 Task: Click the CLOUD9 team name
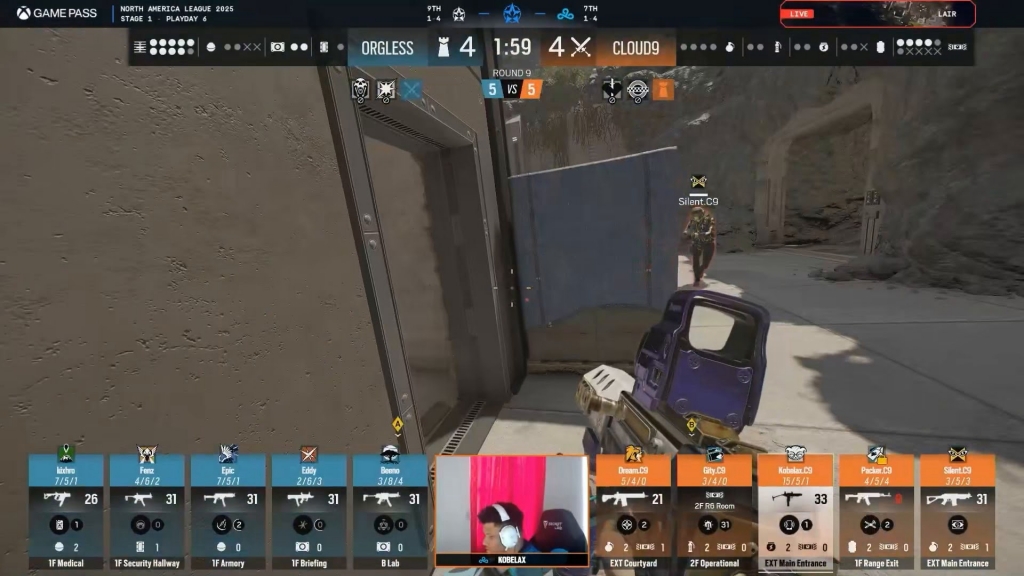pos(636,48)
